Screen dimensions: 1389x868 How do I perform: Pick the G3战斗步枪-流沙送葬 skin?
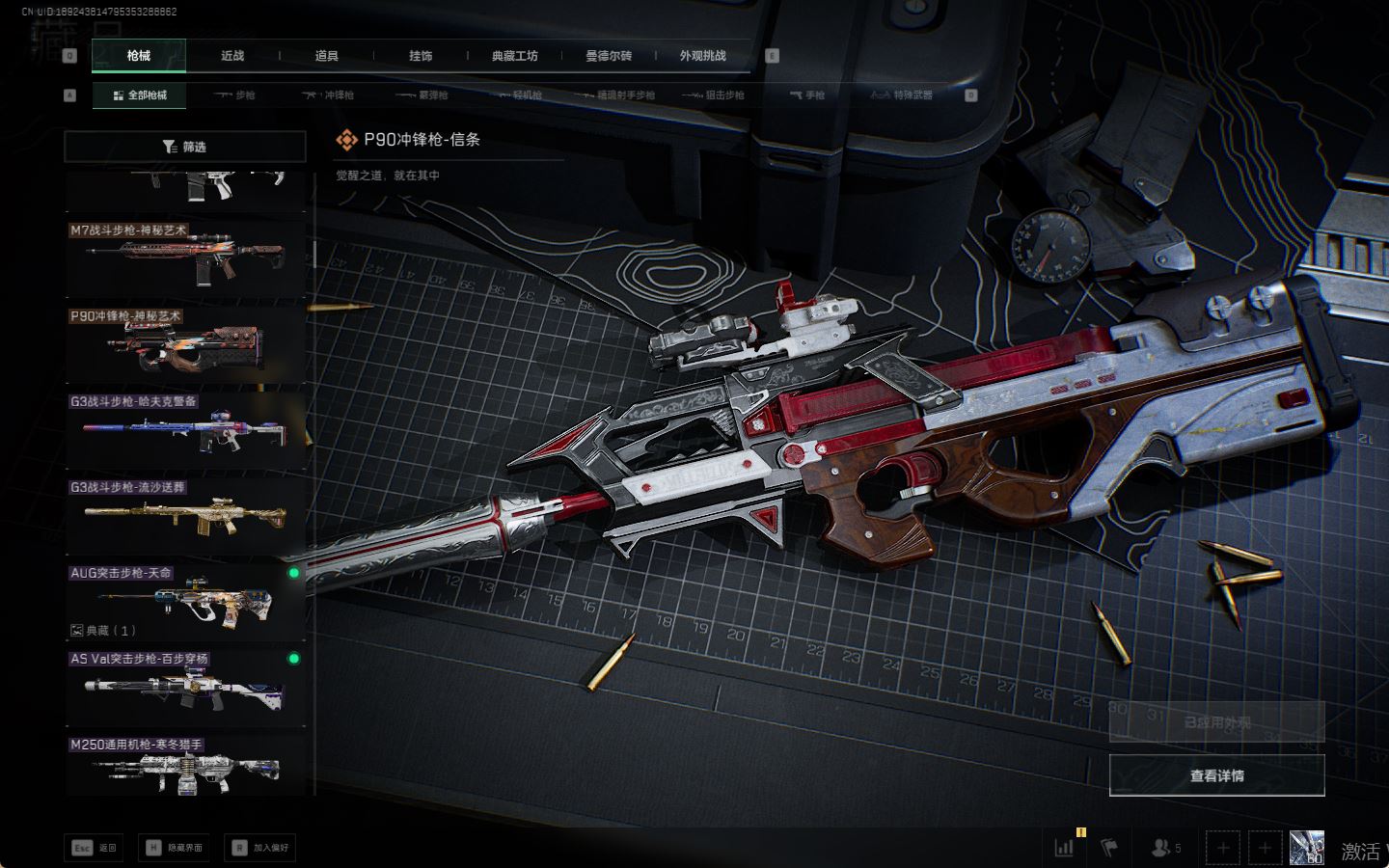184,516
